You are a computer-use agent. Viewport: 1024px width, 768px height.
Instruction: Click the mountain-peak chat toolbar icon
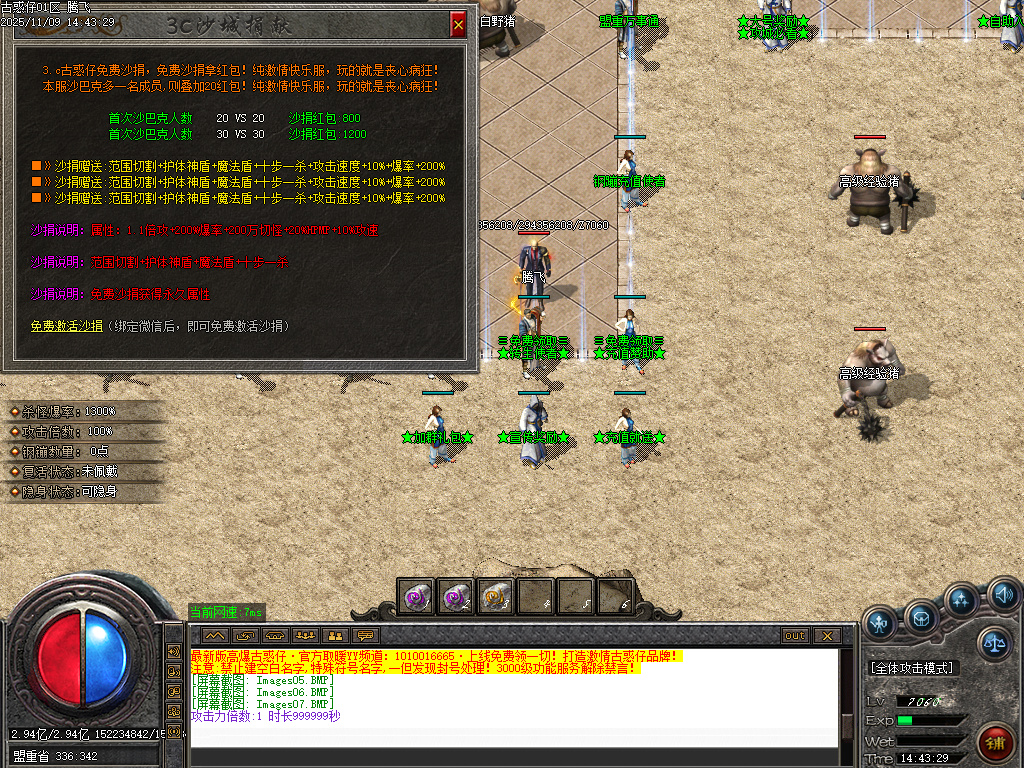(214, 635)
